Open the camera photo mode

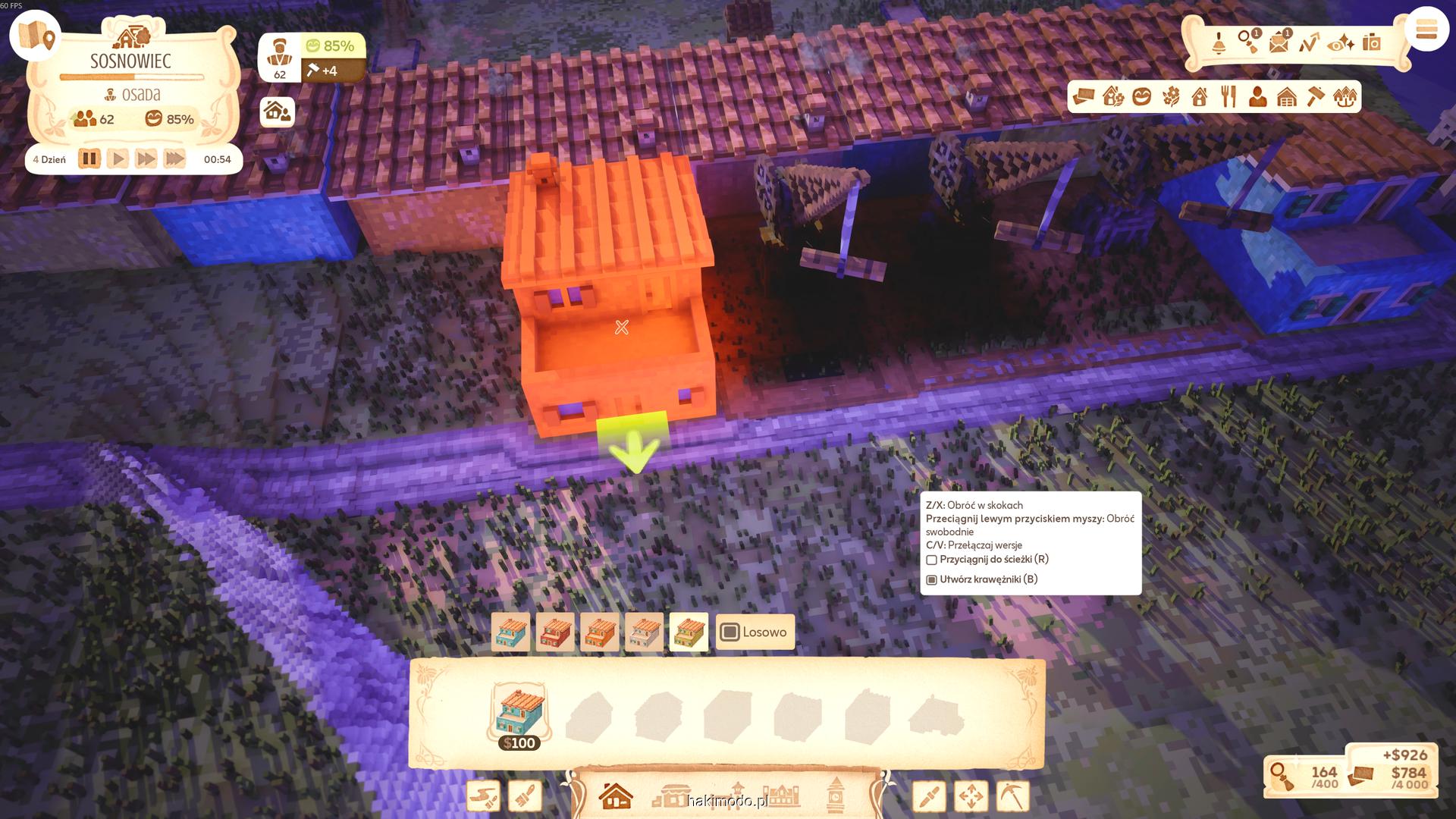tap(1371, 42)
